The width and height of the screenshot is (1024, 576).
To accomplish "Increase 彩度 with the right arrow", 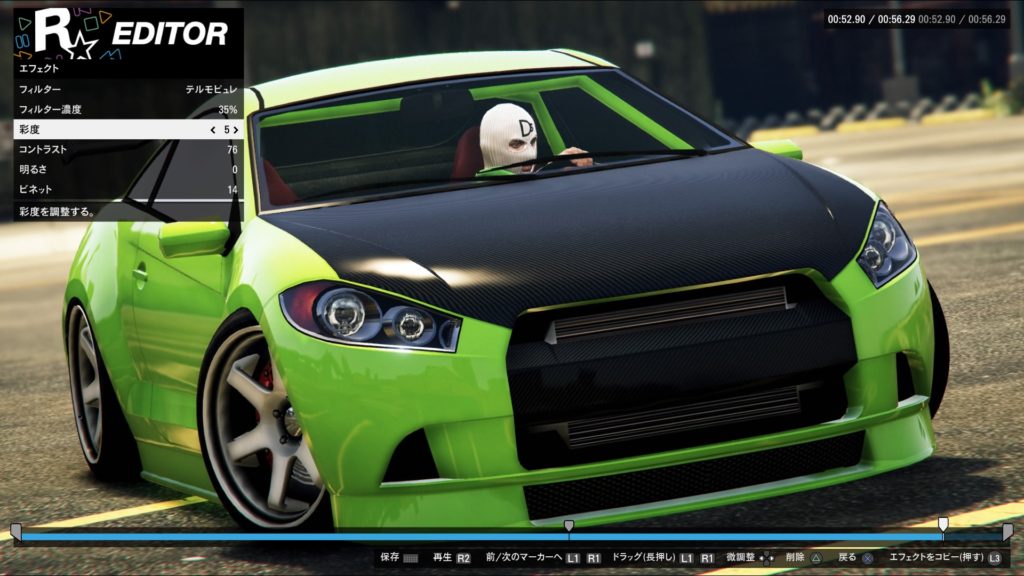I will point(236,130).
